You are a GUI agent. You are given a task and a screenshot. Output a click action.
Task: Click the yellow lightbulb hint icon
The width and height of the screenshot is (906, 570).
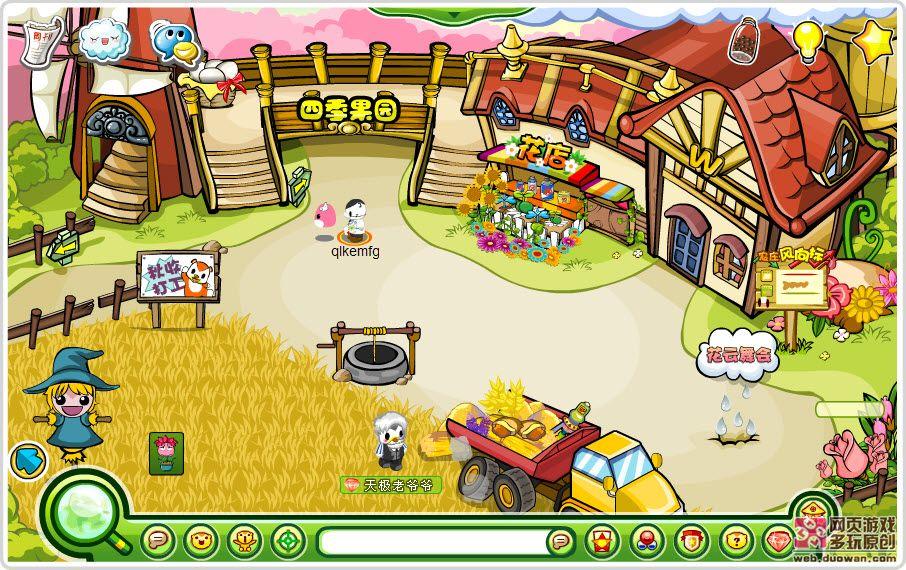pyautogui.click(x=807, y=39)
